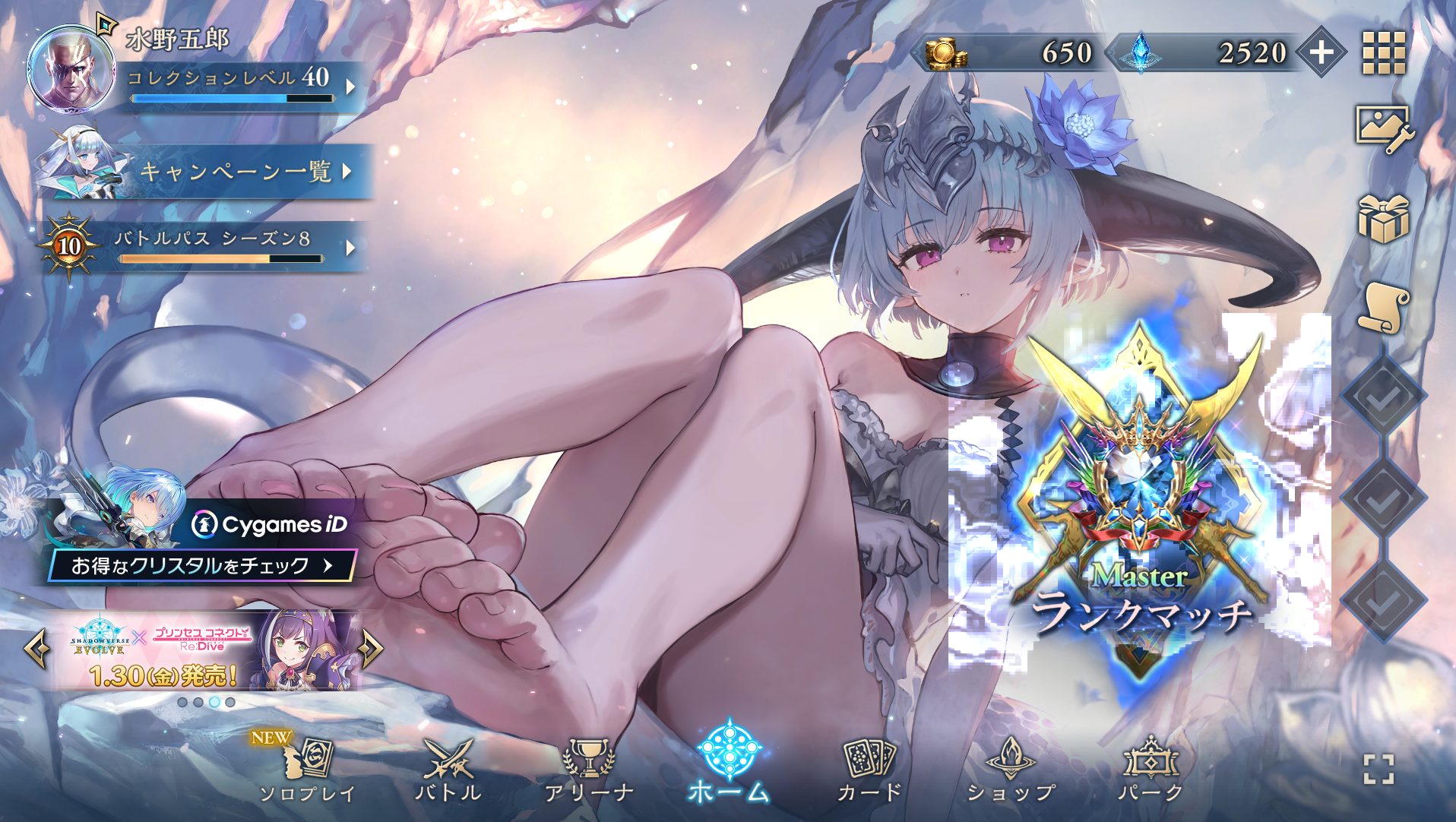Expand the コレクションレベル 40 details arrow
This screenshot has width=1456, height=822.
coord(349,85)
